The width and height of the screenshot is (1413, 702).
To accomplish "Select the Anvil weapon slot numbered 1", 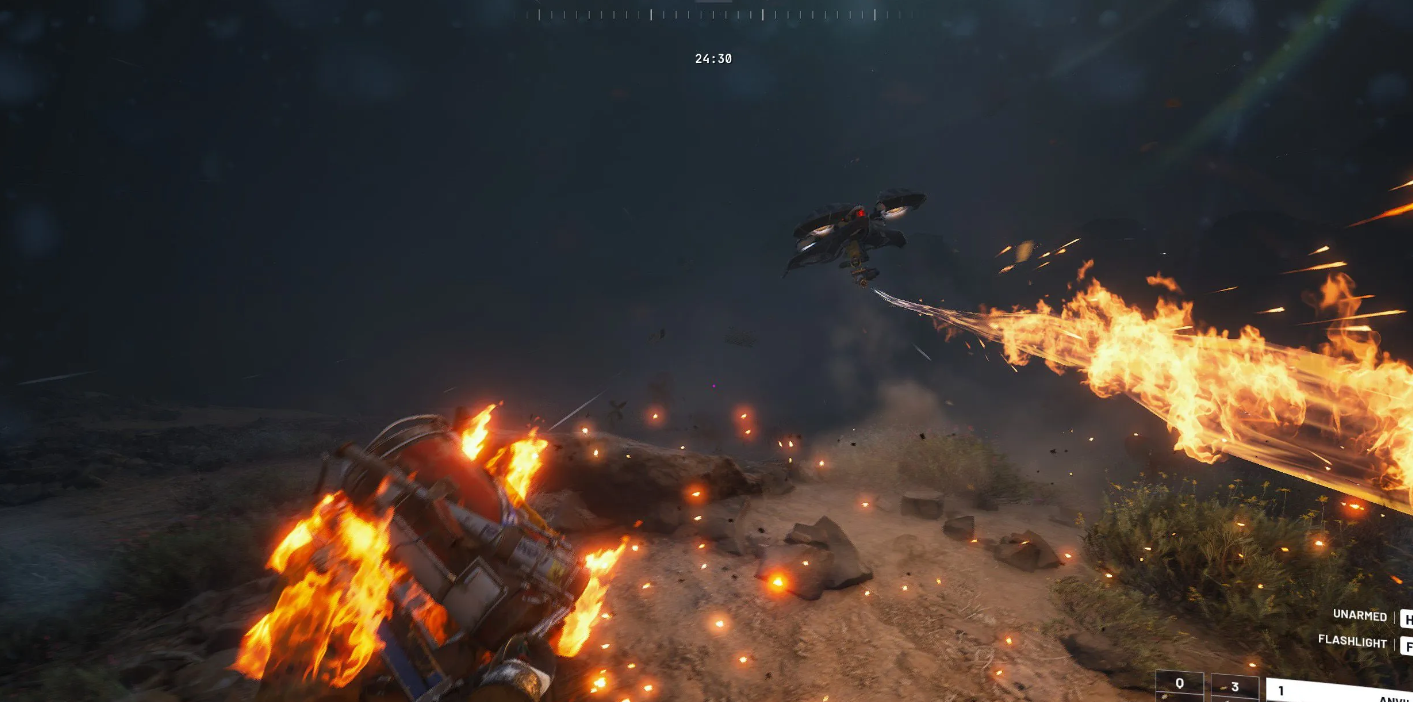I will tap(1338, 690).
